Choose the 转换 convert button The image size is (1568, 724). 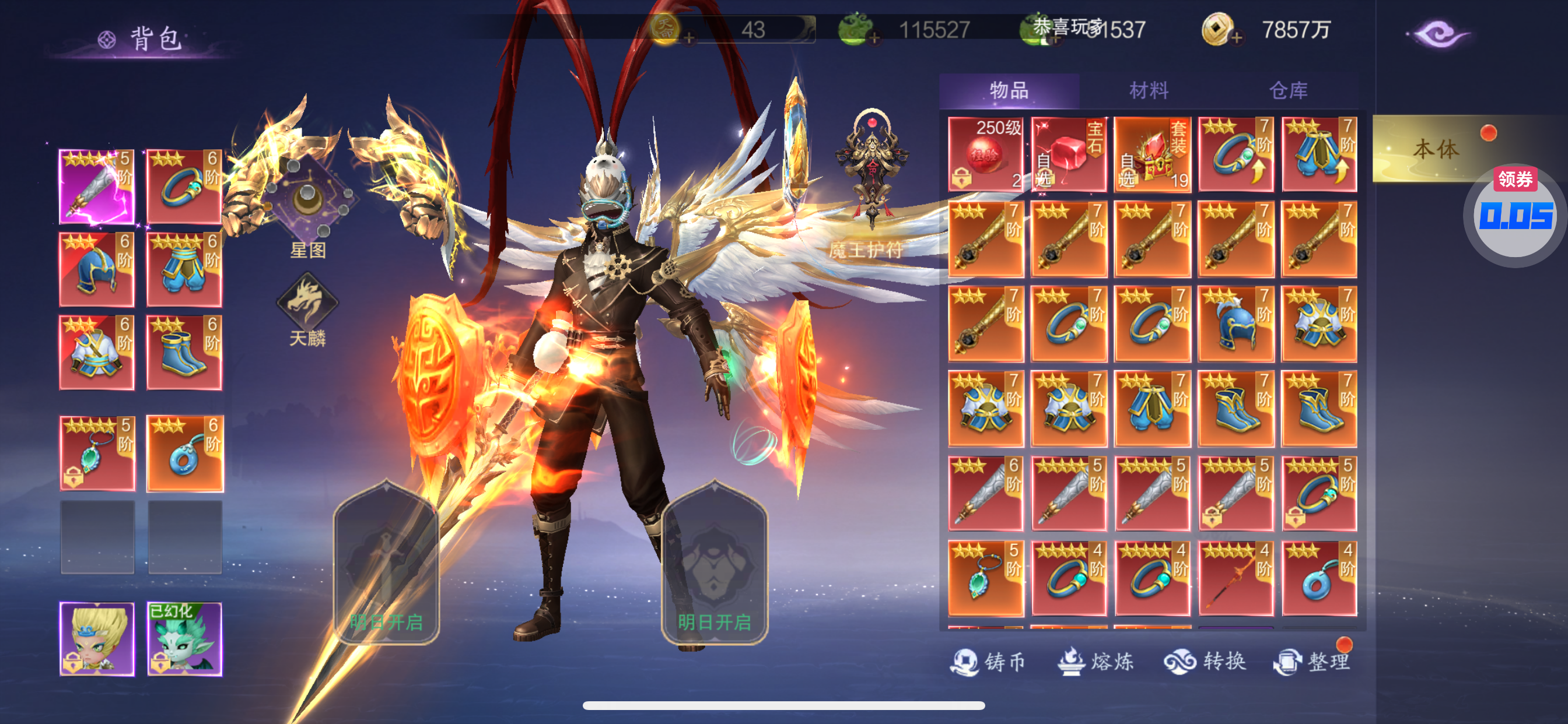click(1205, 661)
